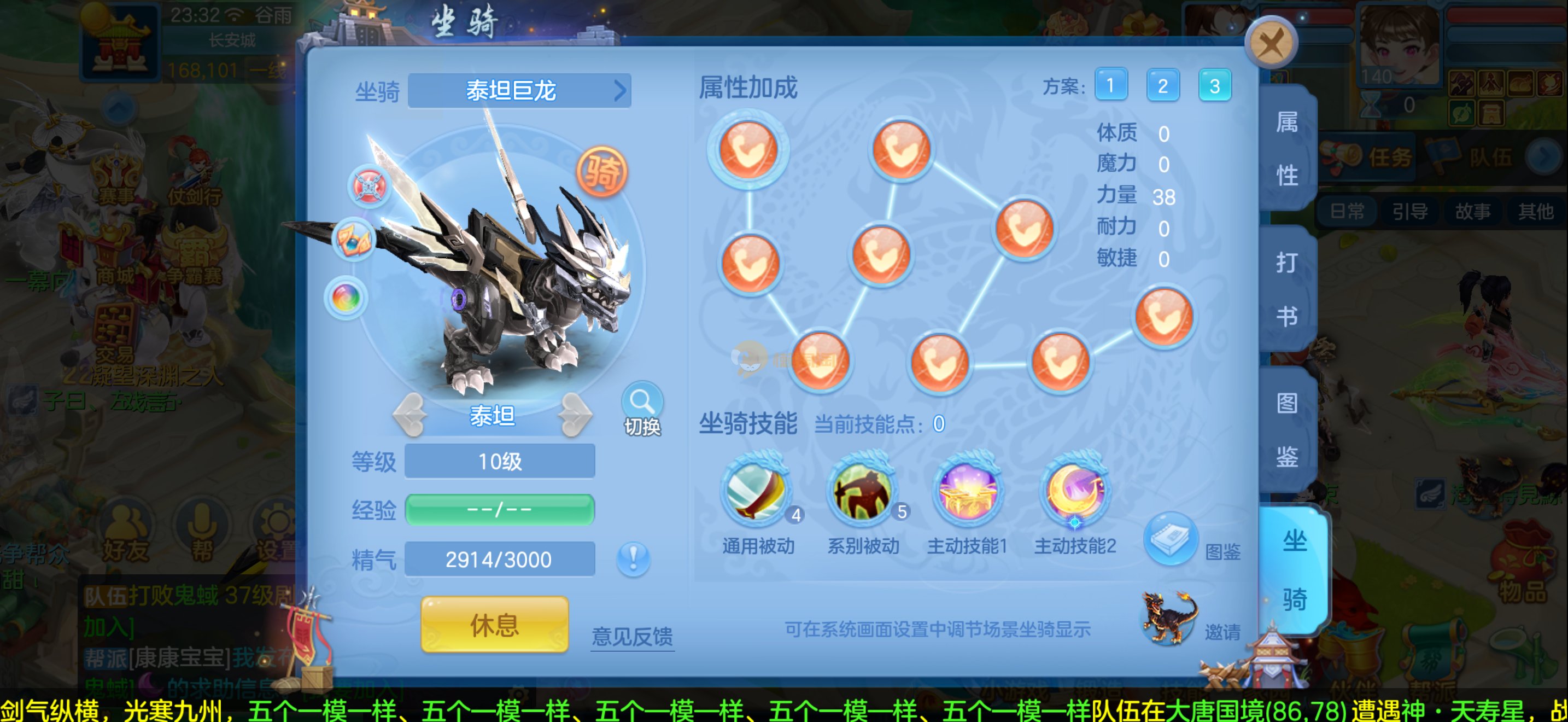Viewport: 1568px width, 722px height.
Task: Switch to the 属性 side tab
Action: (x=1287, y=149)
